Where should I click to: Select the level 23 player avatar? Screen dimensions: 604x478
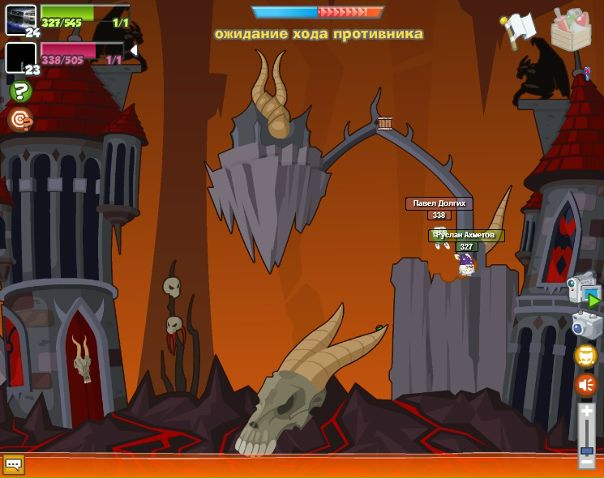click(20, 55)
